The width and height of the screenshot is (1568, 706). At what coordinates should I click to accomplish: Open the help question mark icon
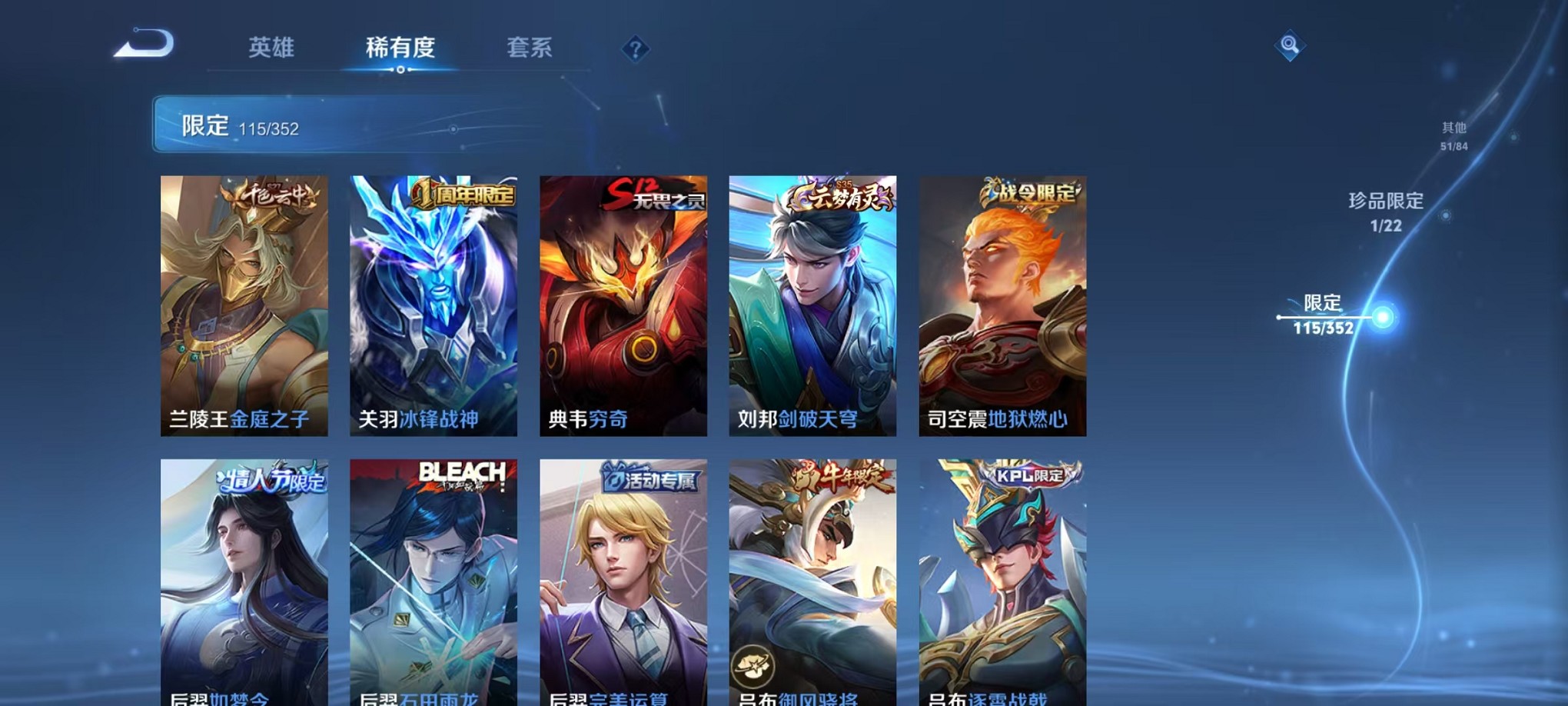click(634, 50)
